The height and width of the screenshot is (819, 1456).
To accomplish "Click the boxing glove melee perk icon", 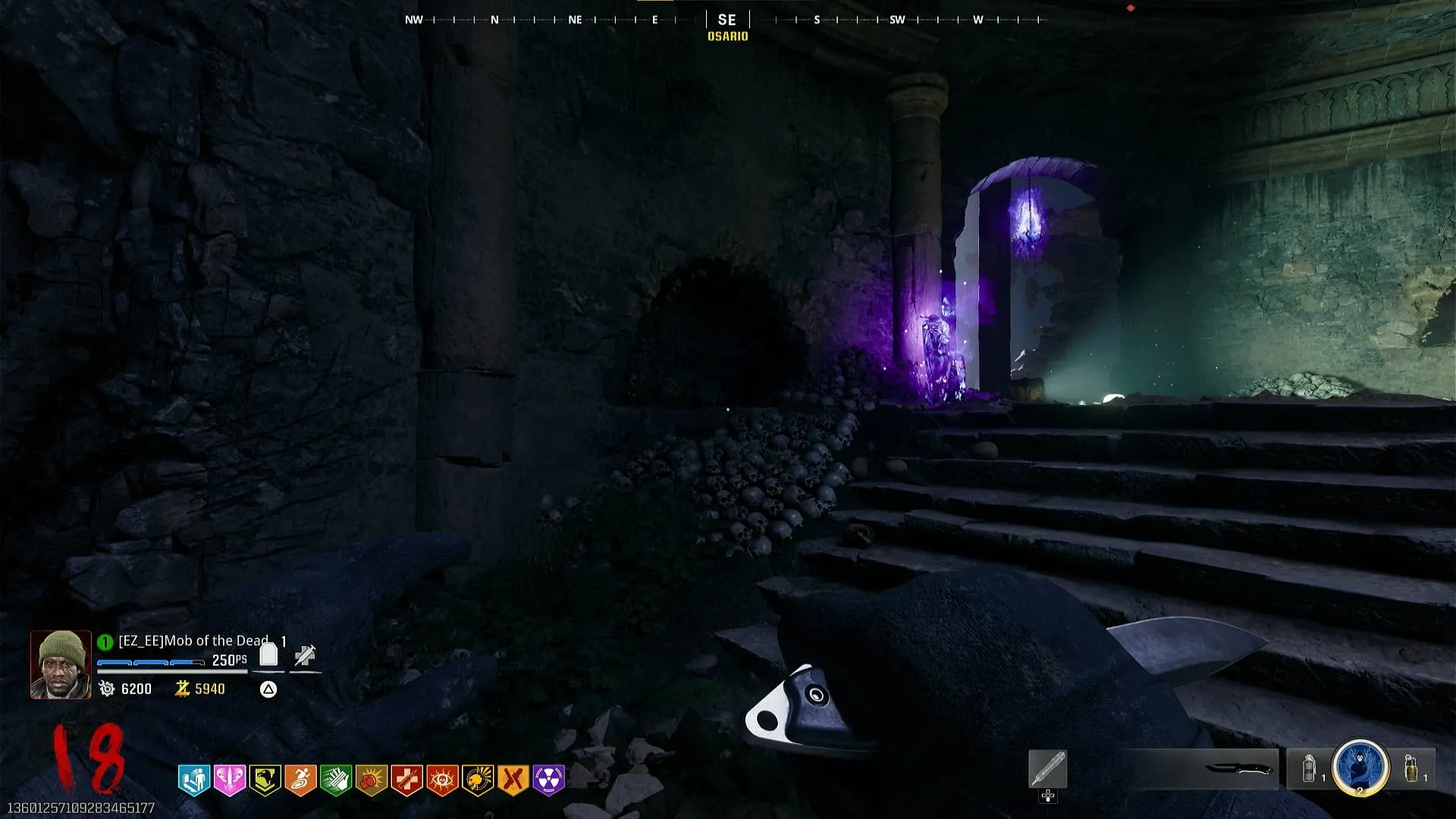I will (371, 780).
